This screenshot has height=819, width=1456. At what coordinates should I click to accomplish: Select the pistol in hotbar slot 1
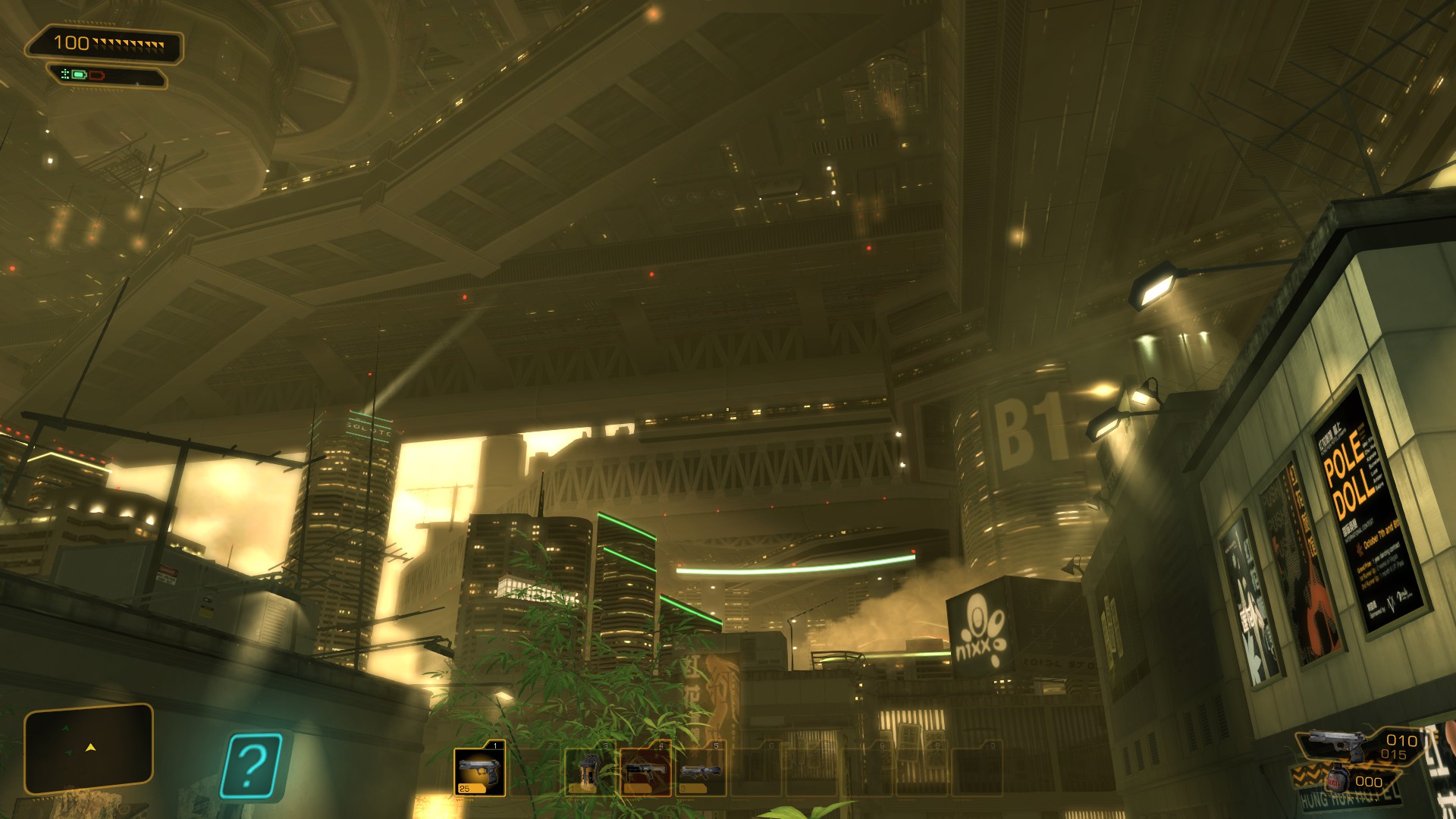[479, 771]
